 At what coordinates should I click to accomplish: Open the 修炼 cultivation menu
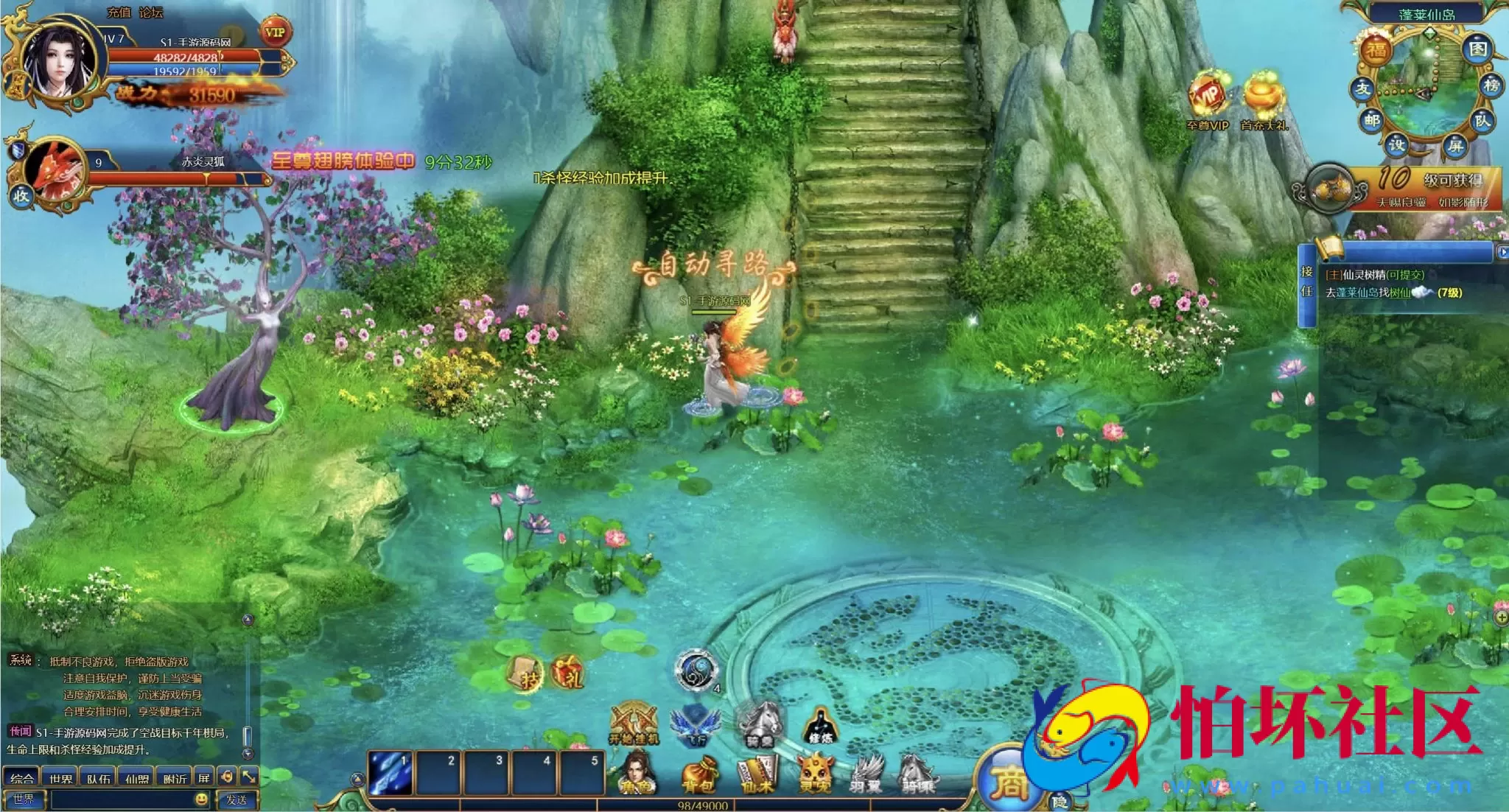coord(819,725)
